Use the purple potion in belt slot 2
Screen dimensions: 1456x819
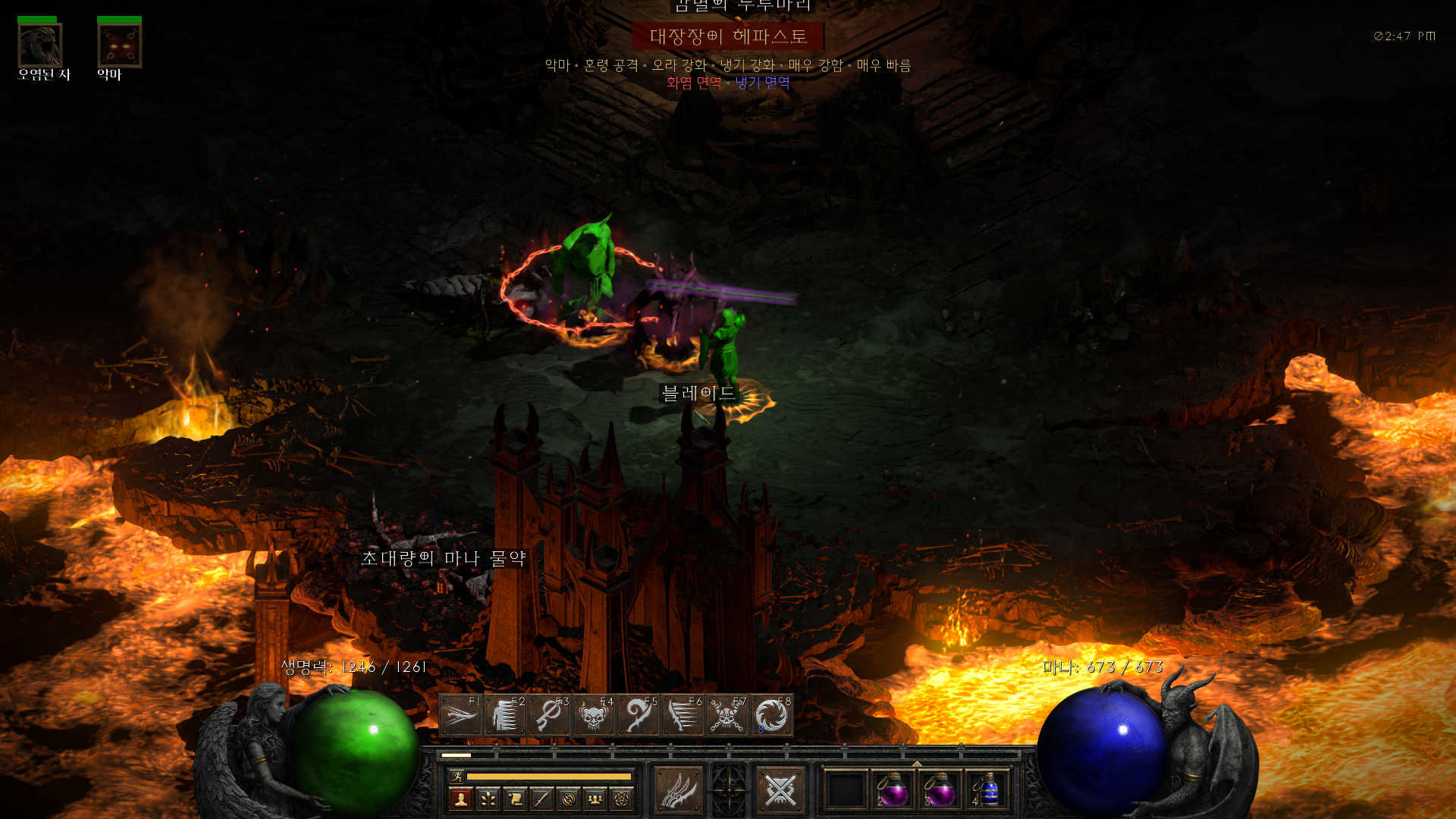[x=893, y=790]
